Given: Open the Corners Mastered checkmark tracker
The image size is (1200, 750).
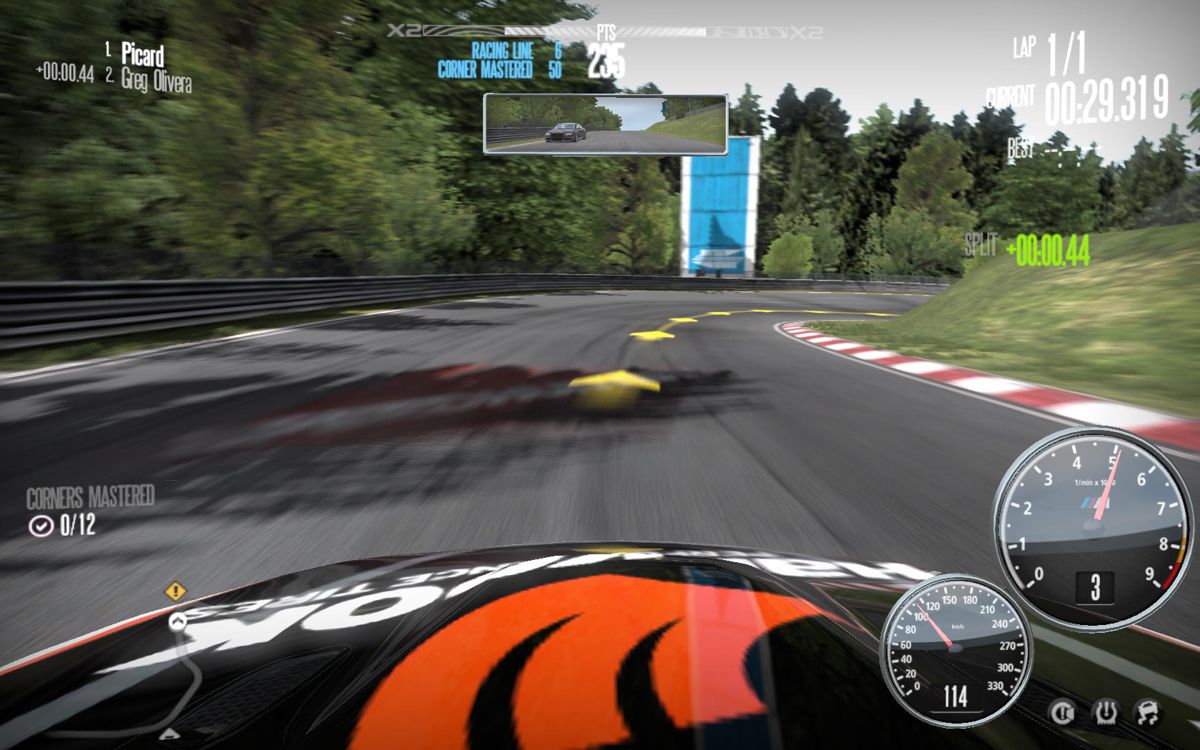Looking at the screenshot, I should coord(41,525).
